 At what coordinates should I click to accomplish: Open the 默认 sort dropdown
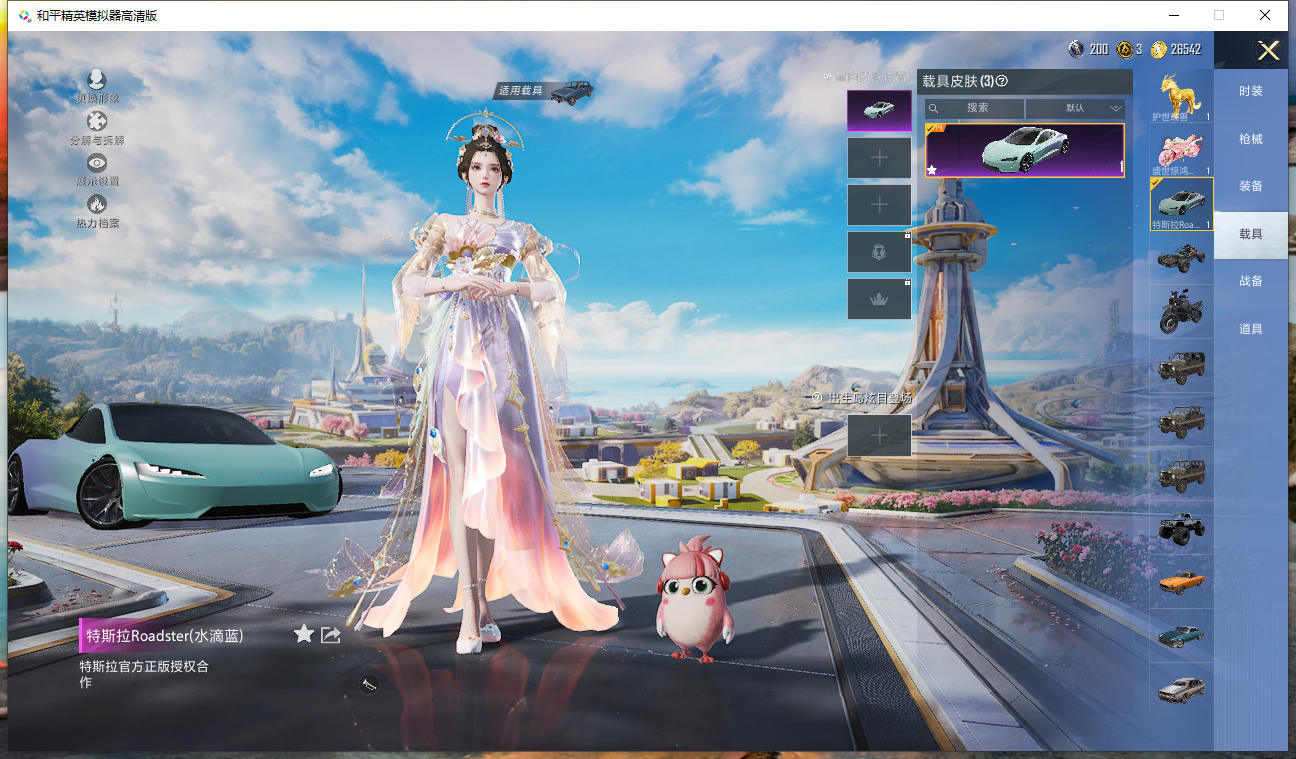point(1076,108)
